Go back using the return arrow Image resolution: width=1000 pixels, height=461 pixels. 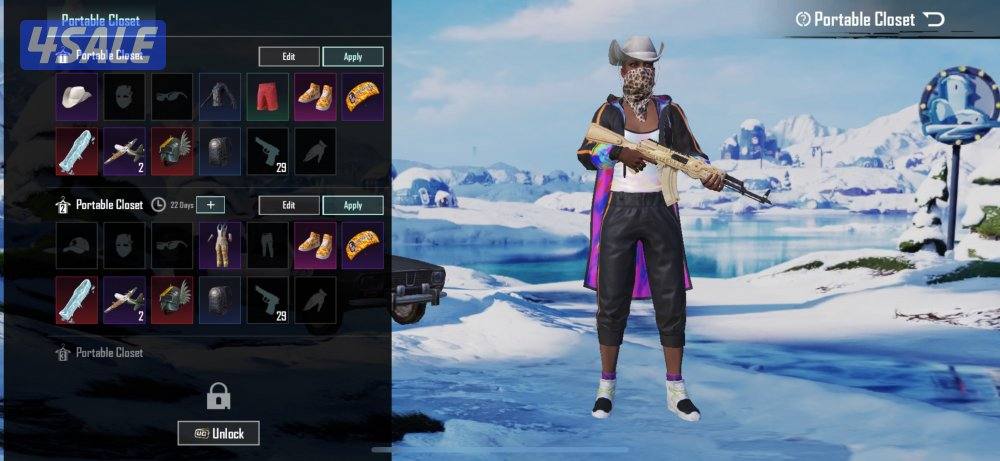click(934, 19)
